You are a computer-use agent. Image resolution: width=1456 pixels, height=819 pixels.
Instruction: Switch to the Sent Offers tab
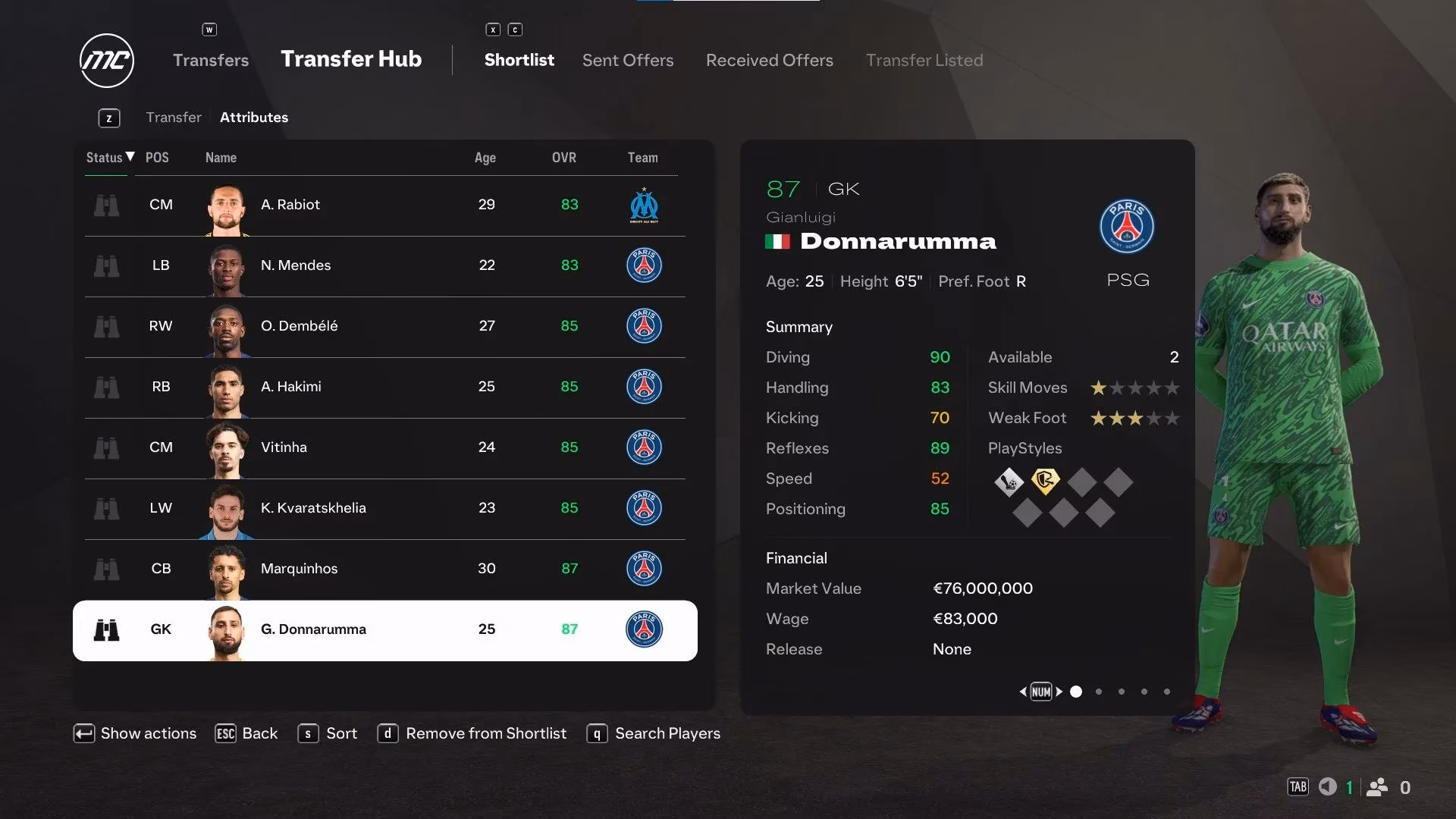(627, 60)
